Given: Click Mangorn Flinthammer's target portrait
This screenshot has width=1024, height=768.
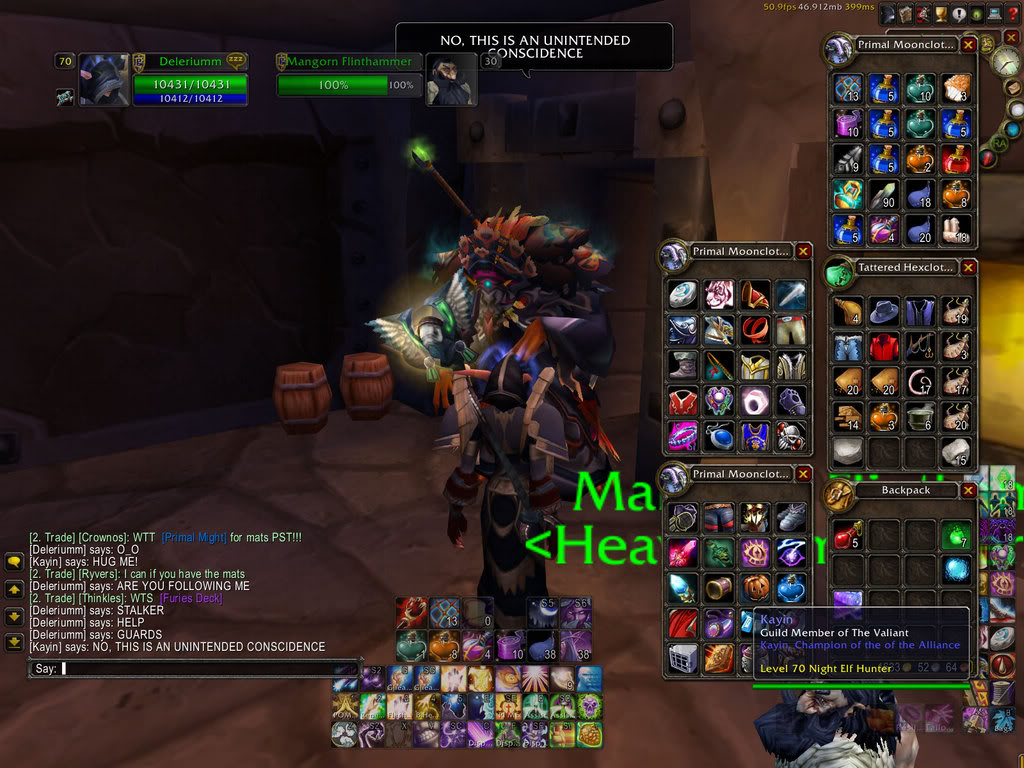Looking at the screenshot, I should (452, 80).
